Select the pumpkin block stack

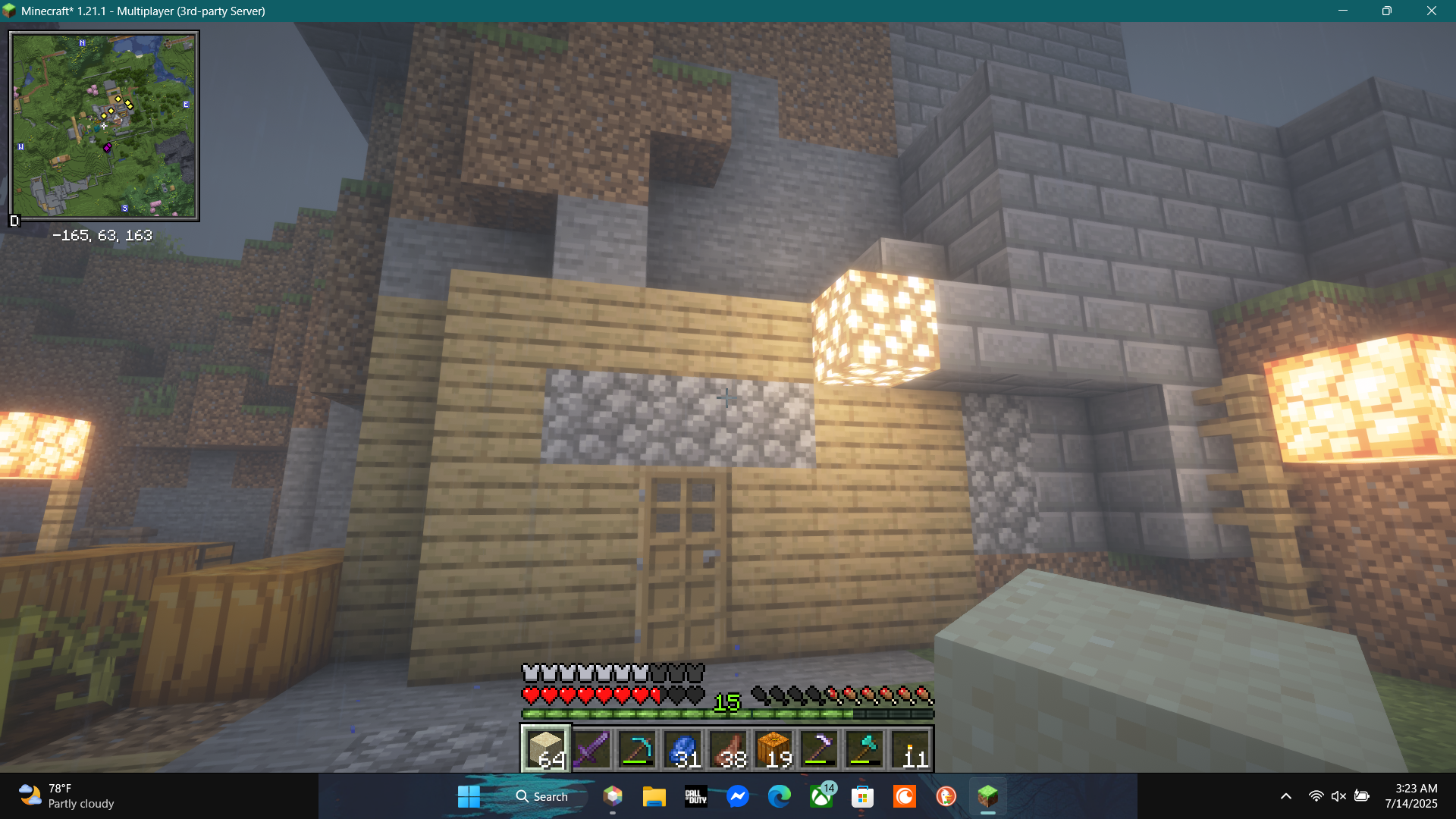tap(773, 748)
